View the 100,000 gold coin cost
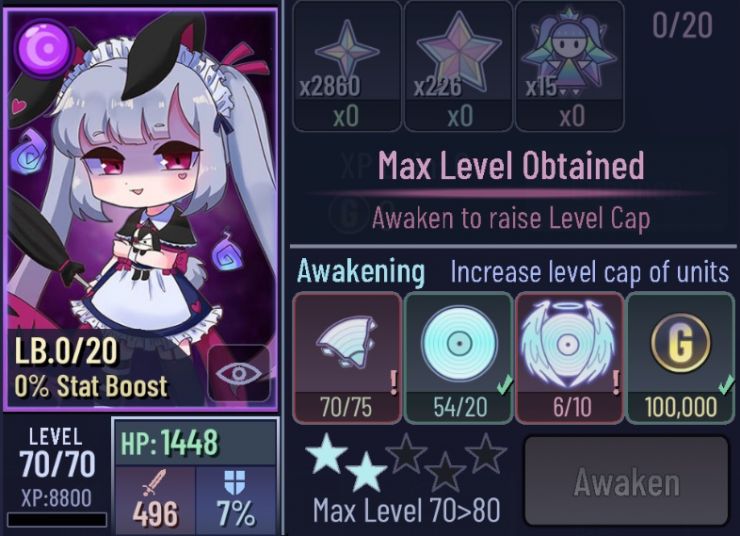Image resolution: width=740 pixels, height=536 pixels. point(682,357)
